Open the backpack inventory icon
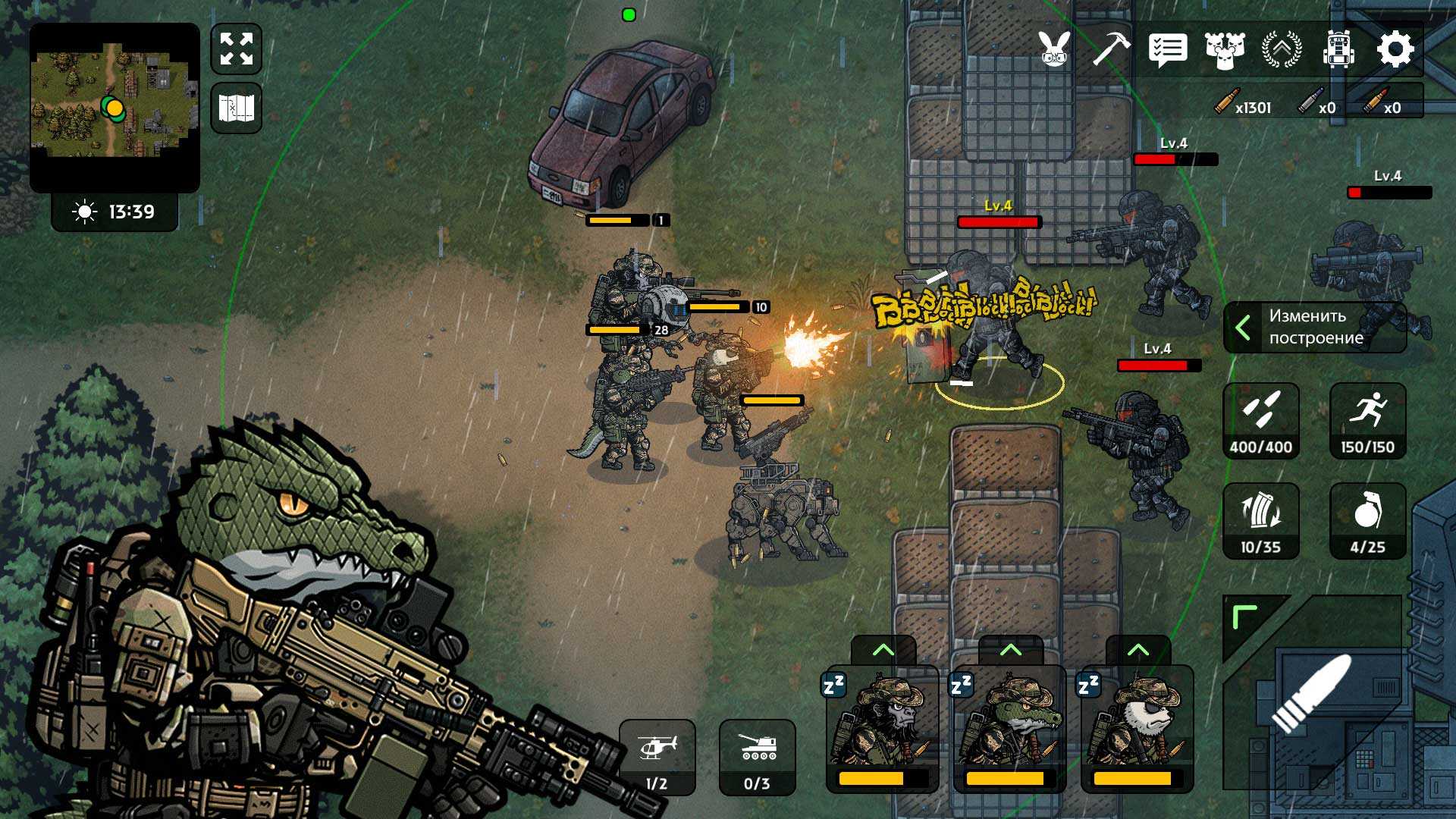 [x=1338, y=50]
